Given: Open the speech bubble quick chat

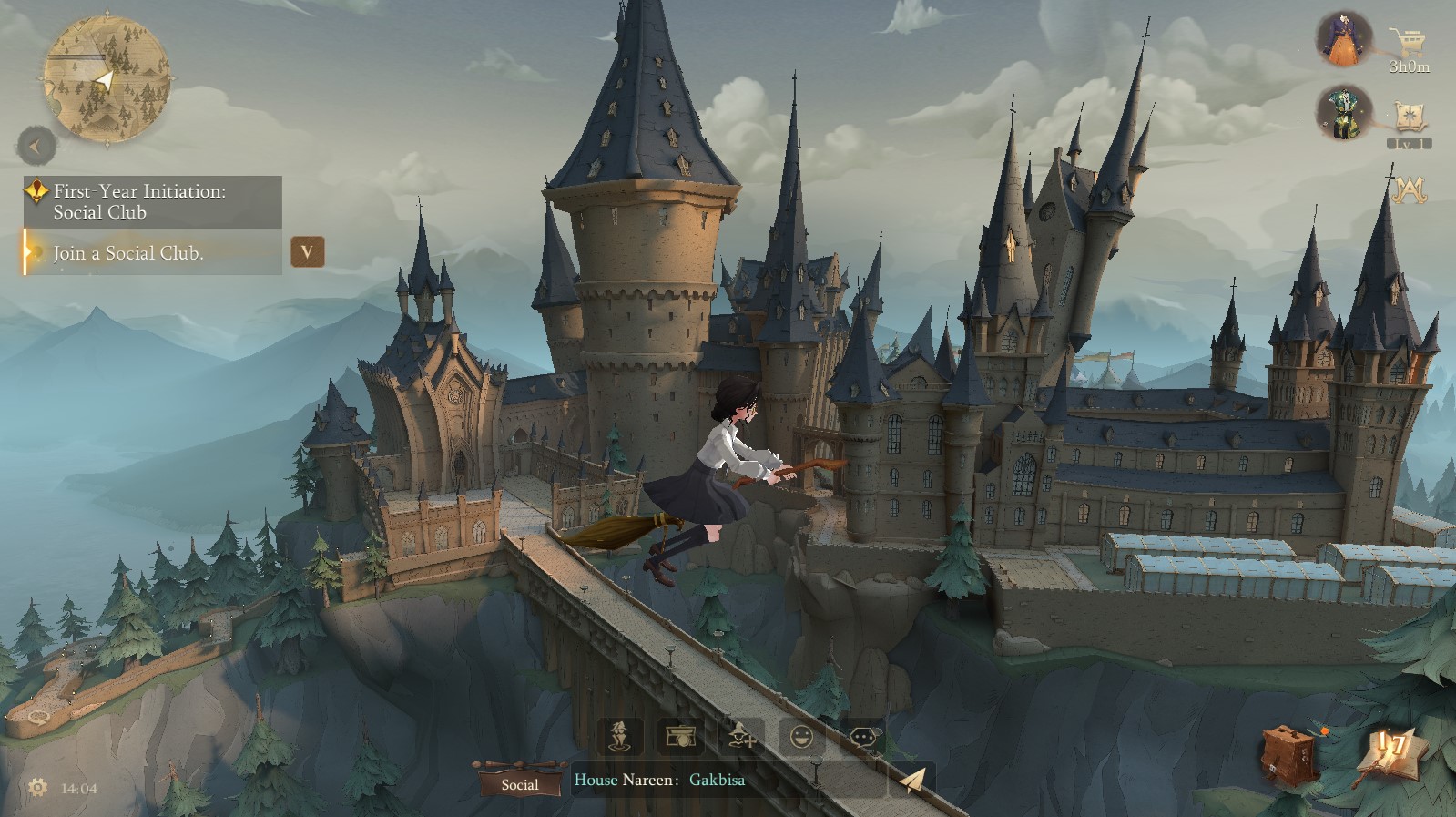Looking at the screenshot, I should click(862, 735).
